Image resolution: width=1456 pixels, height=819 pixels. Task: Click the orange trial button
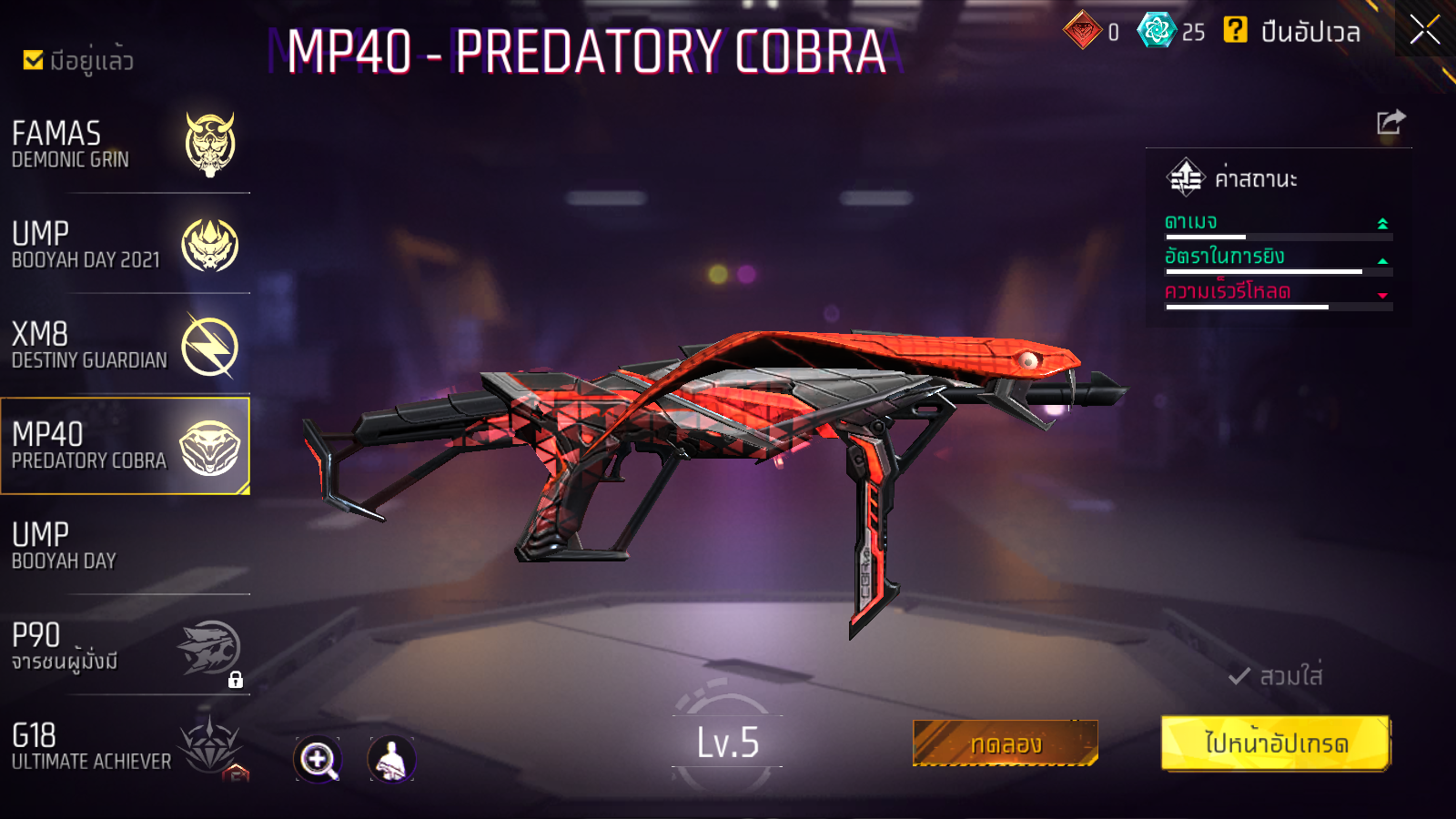1005,743
